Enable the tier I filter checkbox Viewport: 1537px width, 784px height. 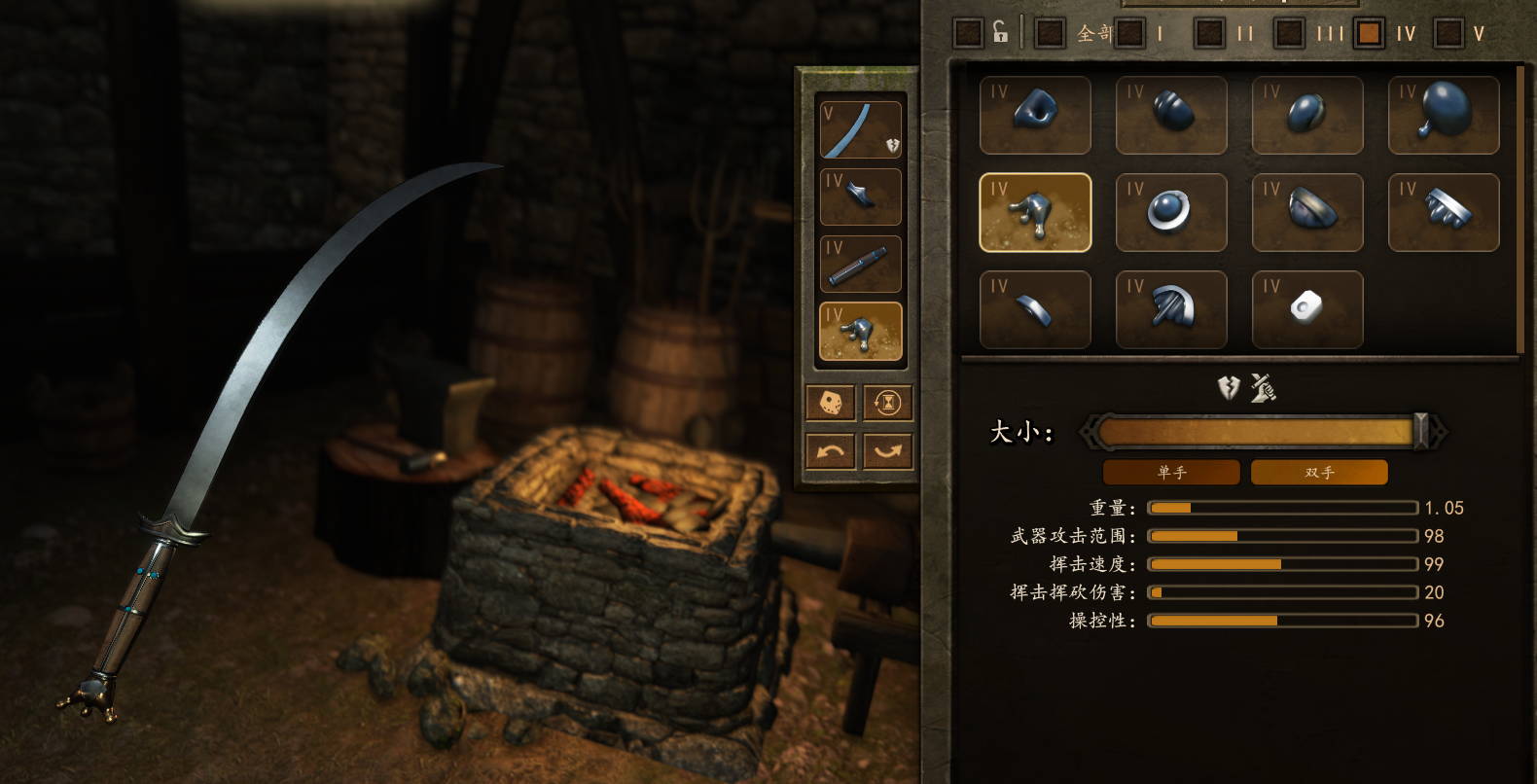pyautogui.click(x=1130, y=33)
